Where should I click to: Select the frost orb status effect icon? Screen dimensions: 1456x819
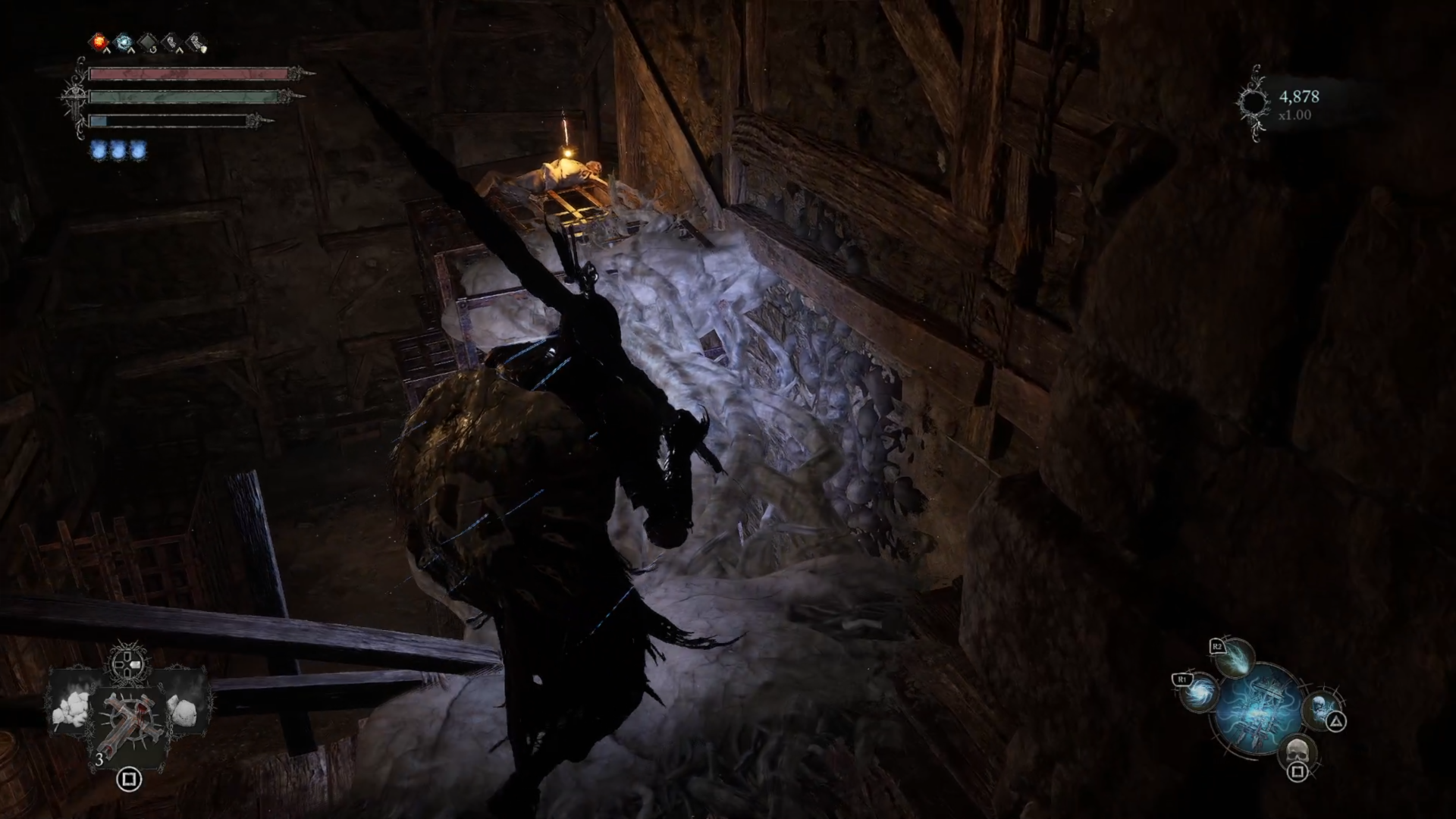point(123,42)
